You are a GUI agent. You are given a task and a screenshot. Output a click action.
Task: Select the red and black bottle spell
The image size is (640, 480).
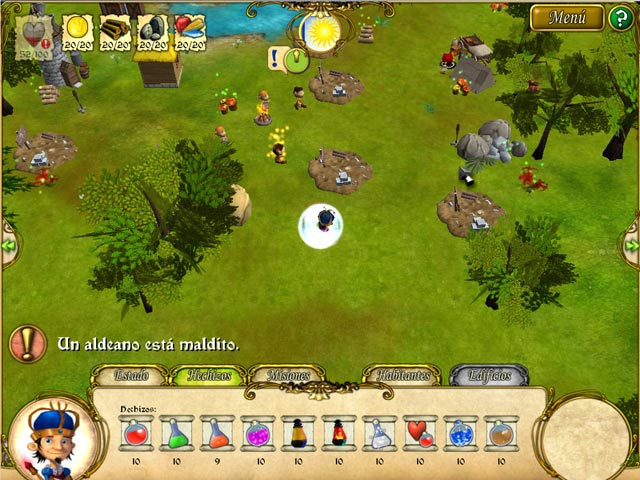pyautogui.click(x=339, y=433)
